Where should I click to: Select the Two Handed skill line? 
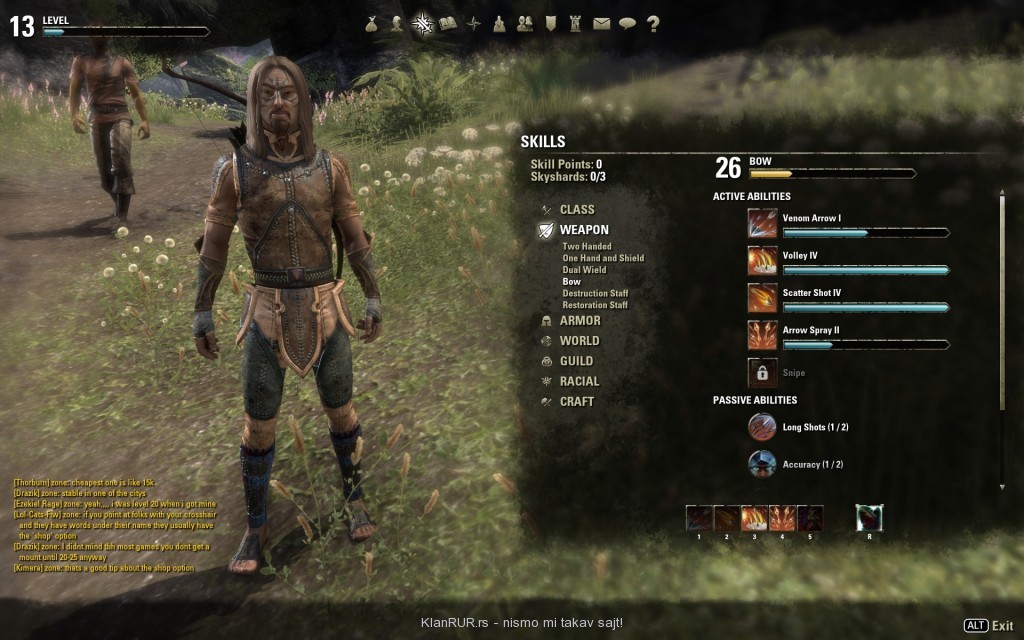point(587,246)
